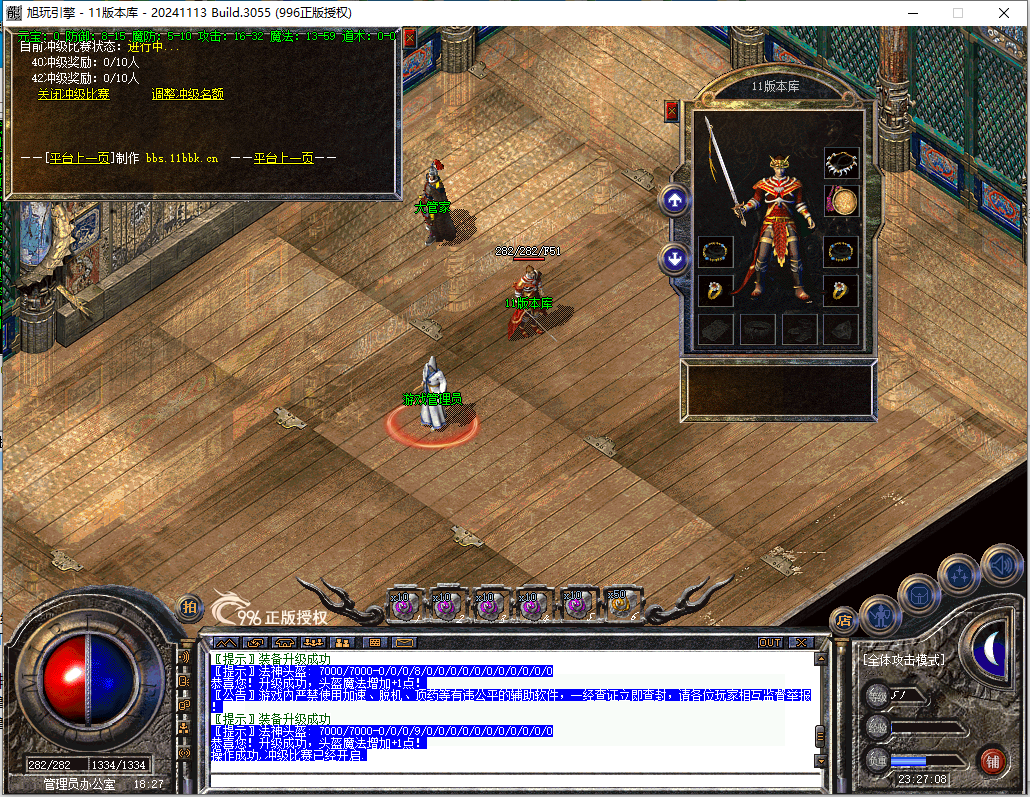Click the round 拍 auction button
The width and height of the screenshot is (1030, 797).
188,607
